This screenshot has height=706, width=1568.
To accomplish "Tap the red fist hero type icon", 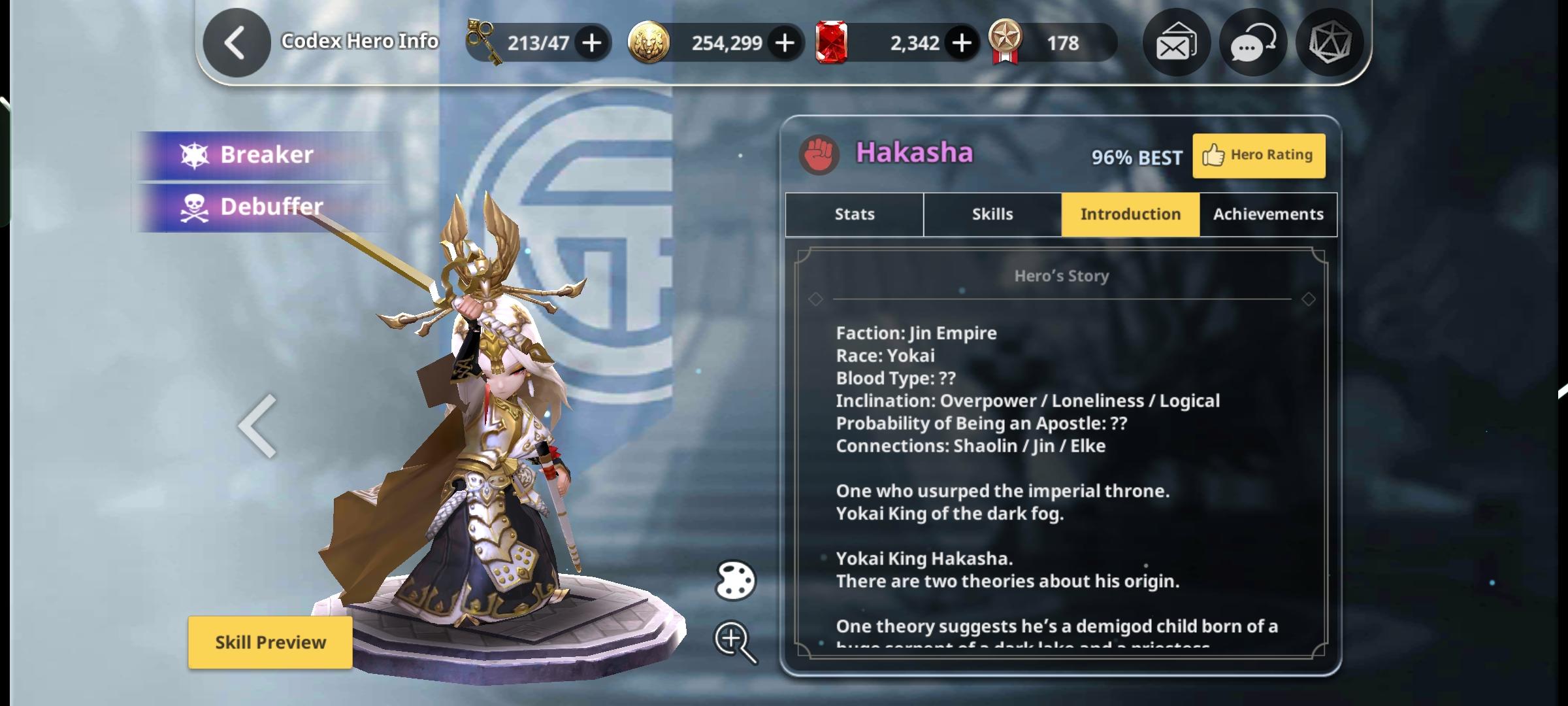I will [819, 155].
